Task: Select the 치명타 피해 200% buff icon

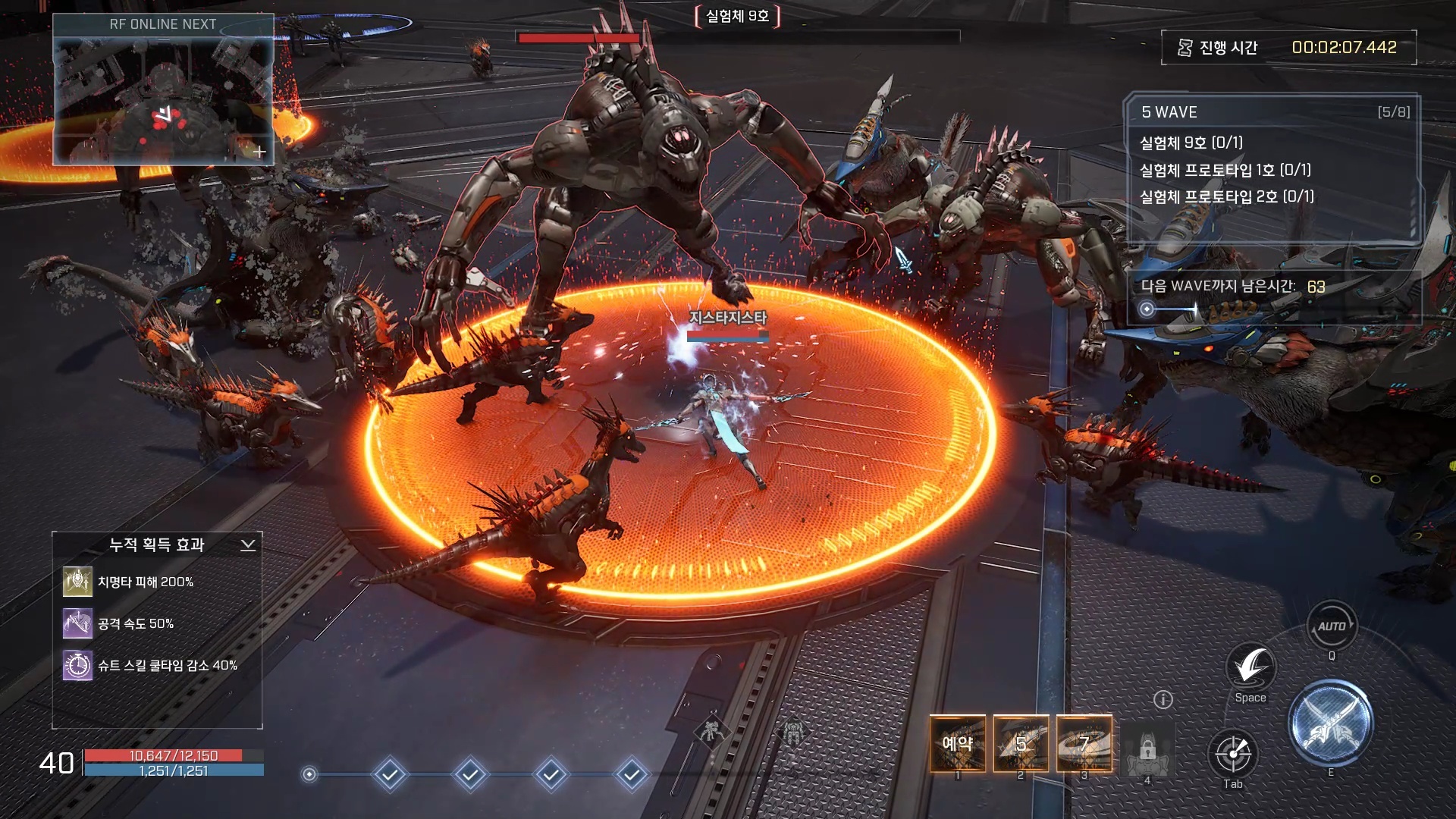Action: point(77,582)
